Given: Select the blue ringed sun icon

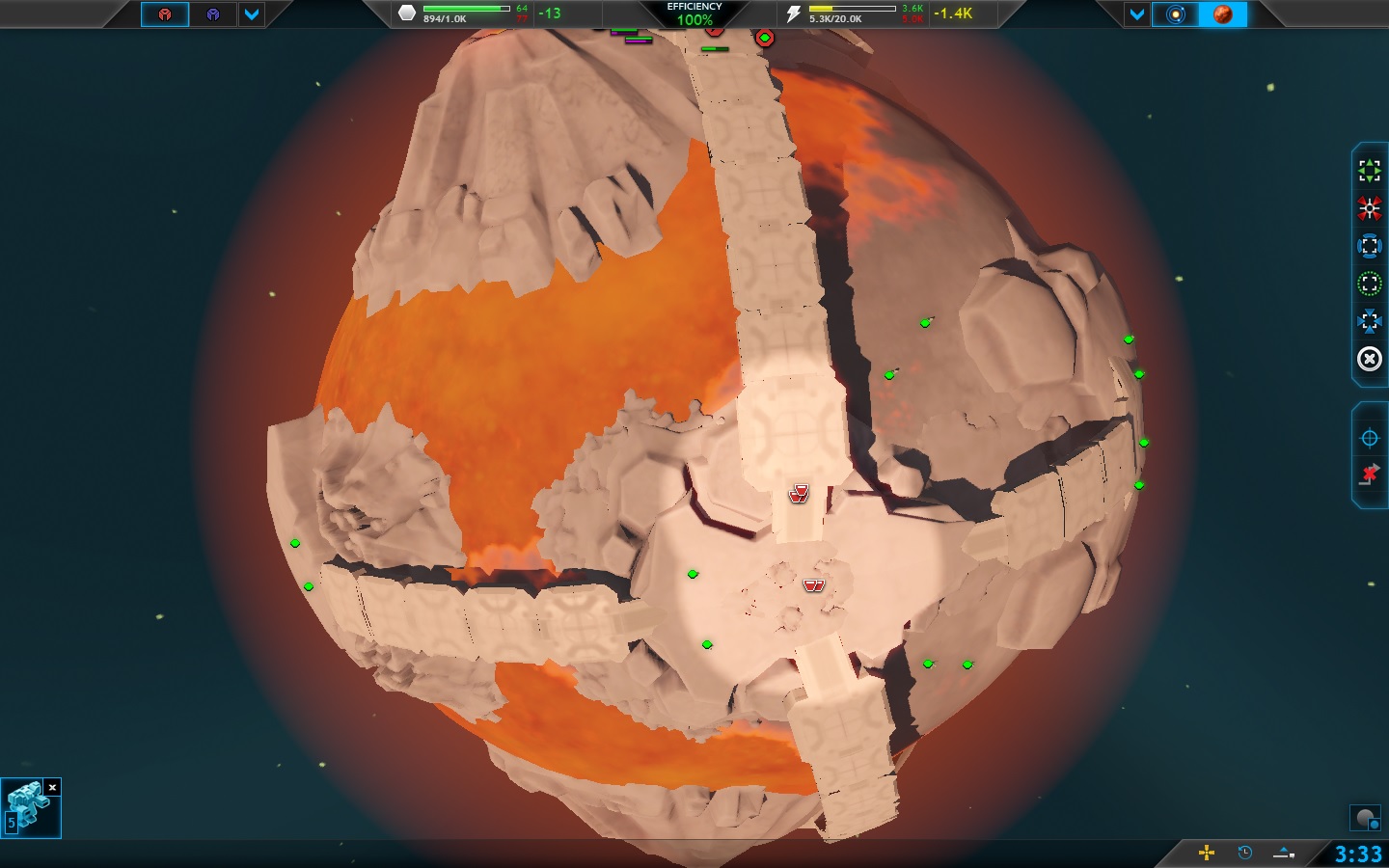Looking at the screenshot, I should pyautogui.click(x=1175, y=14).
